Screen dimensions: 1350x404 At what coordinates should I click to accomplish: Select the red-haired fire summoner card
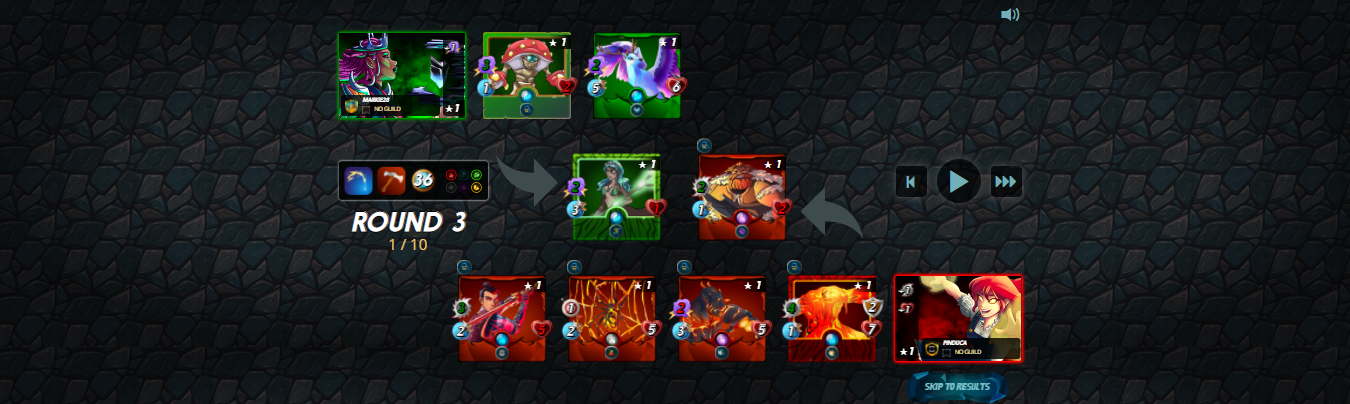pyautogui.click(x=958, y=318)
